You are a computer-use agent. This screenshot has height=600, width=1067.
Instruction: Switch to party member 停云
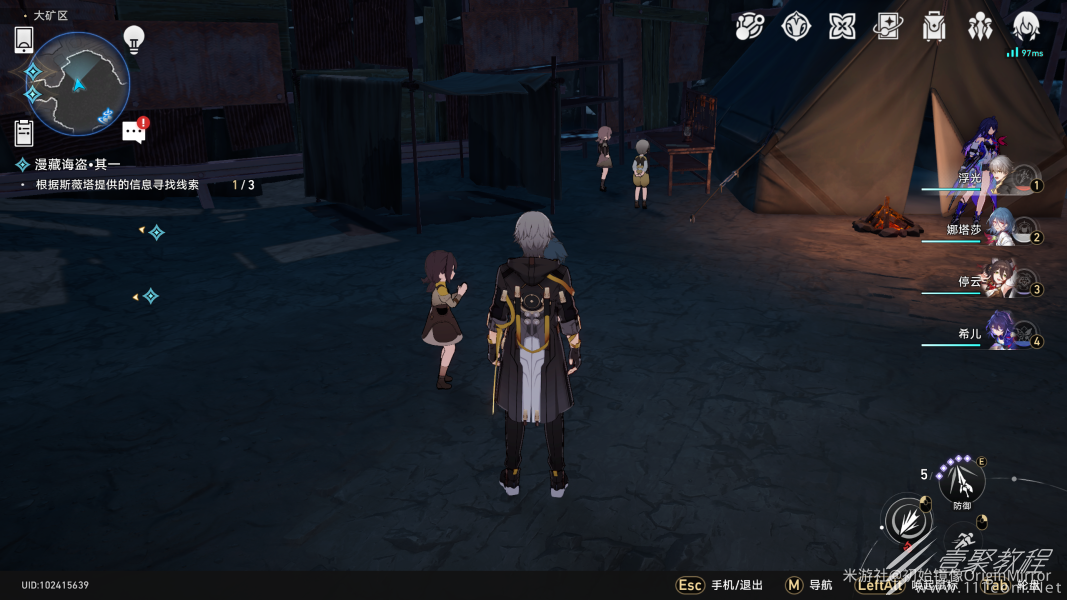tap(1003, 283)
